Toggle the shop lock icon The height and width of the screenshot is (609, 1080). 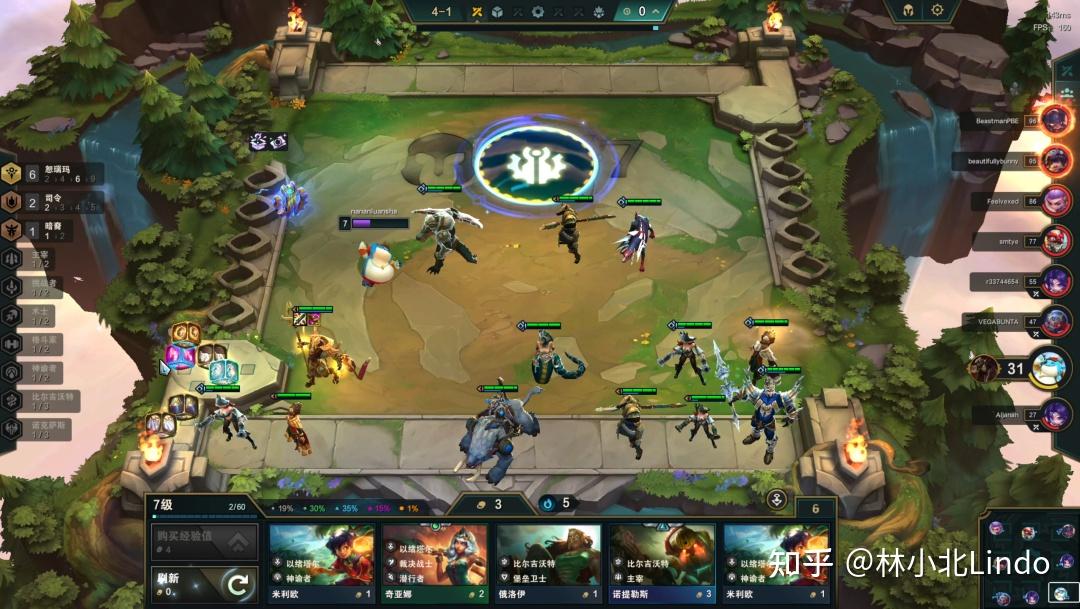775,500
